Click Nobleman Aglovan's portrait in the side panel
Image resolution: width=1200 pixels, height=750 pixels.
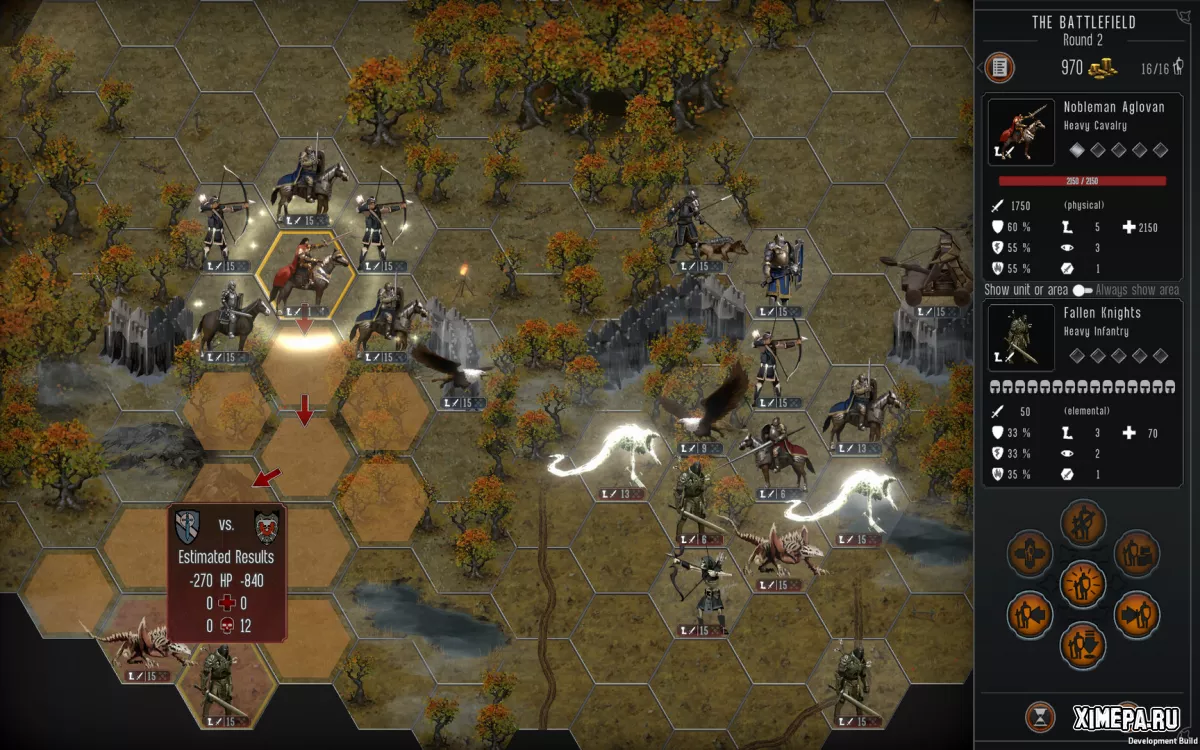[x=1020, y=132]
